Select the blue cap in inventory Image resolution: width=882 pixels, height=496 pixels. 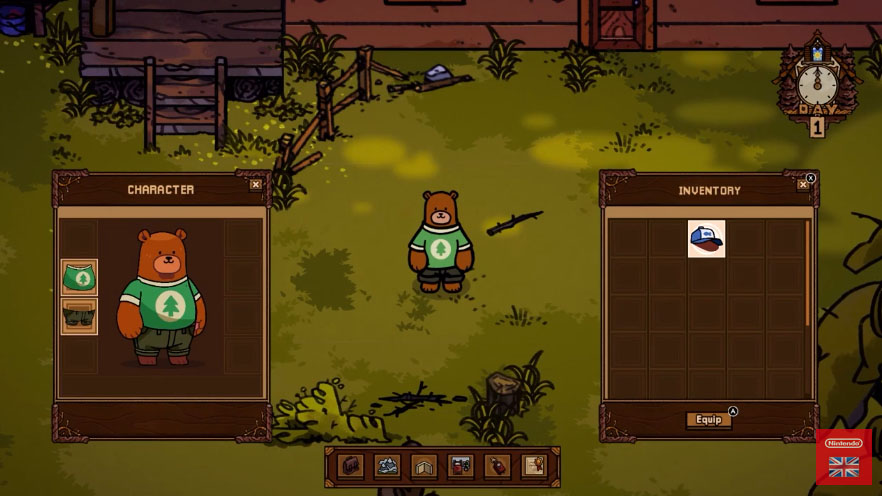[x=707, y=239]
